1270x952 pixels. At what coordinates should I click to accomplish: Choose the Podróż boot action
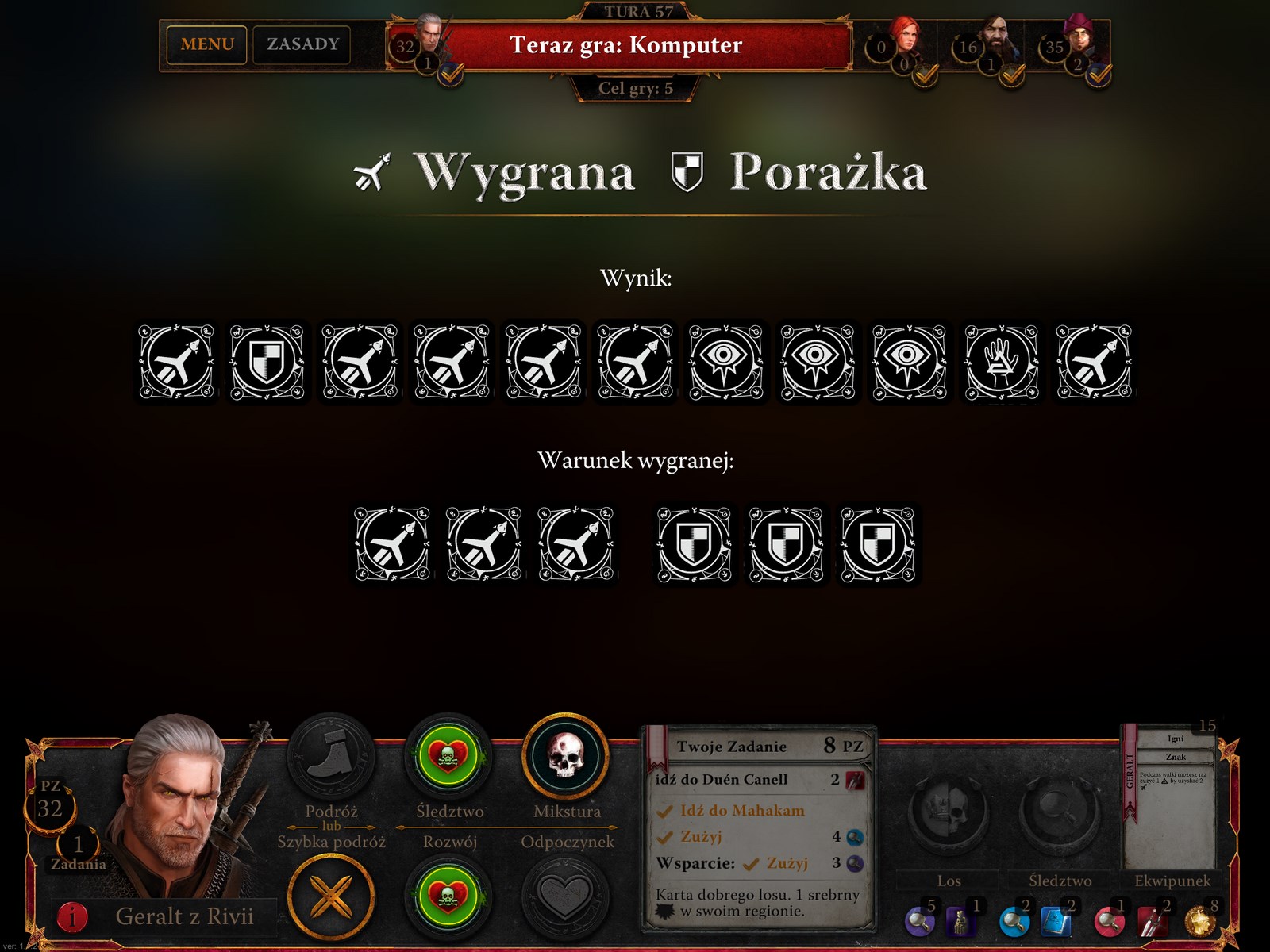tap(330, 757)
